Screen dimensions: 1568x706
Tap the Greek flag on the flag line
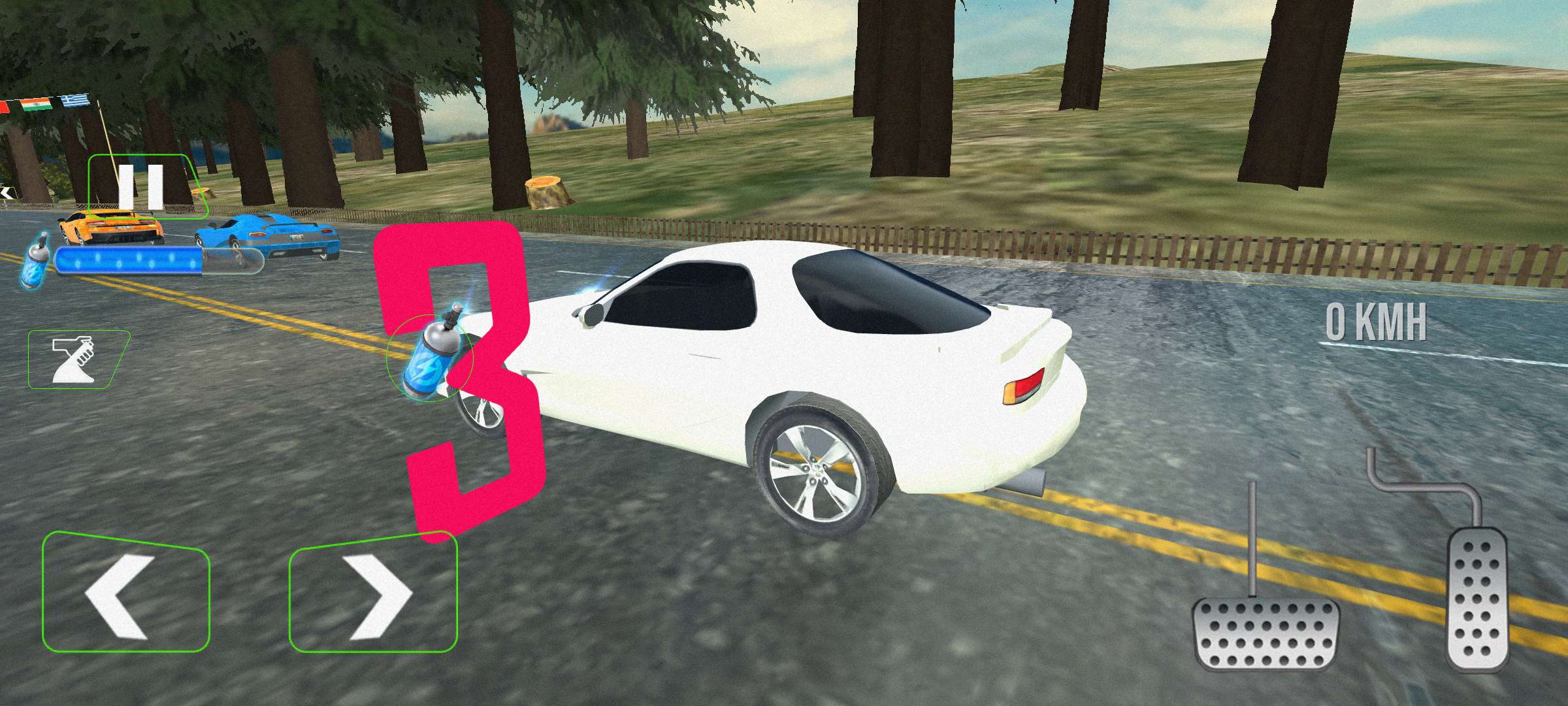click(x=77, y=99)
